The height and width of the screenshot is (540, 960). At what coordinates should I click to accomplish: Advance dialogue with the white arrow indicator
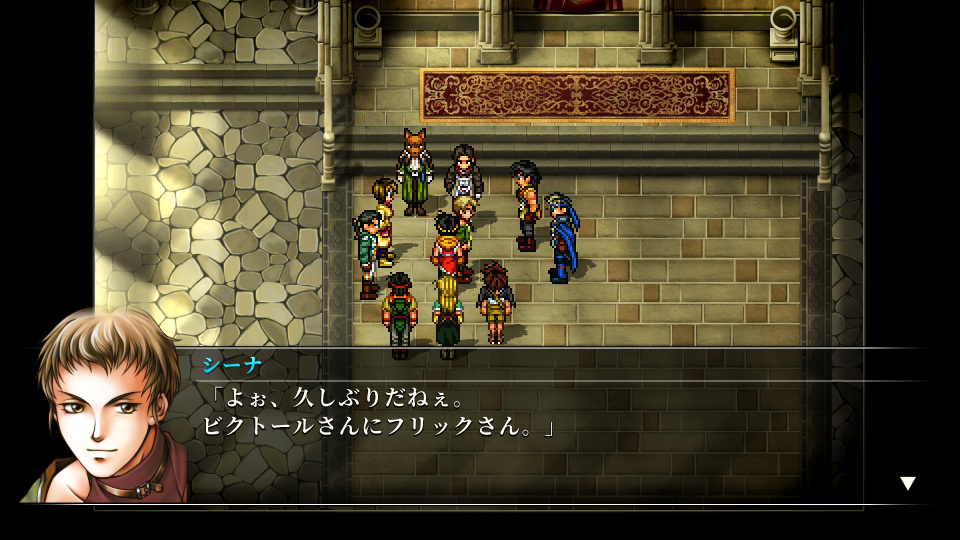pos(907,484)
